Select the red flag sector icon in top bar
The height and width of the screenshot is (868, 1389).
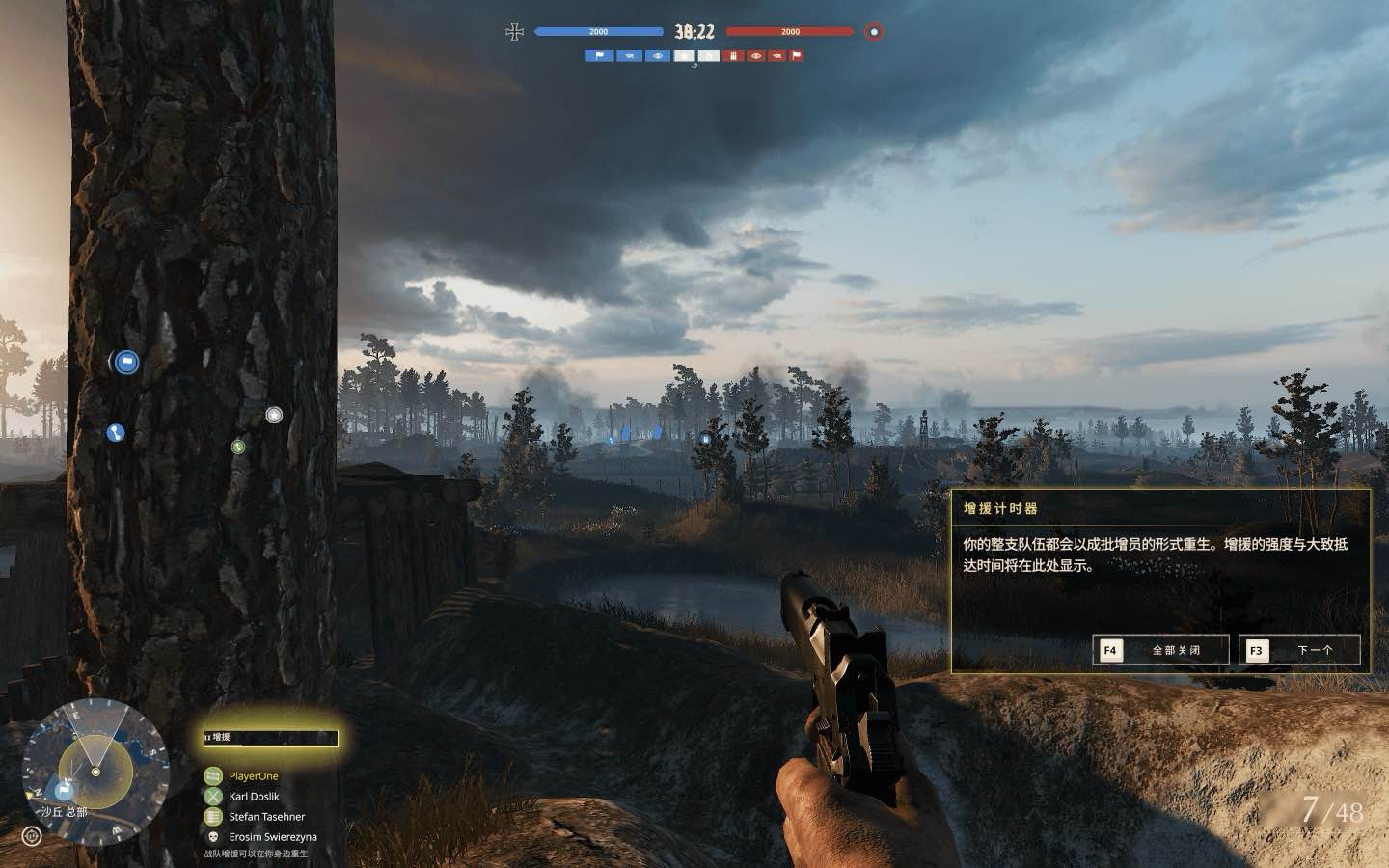point(797,56)
